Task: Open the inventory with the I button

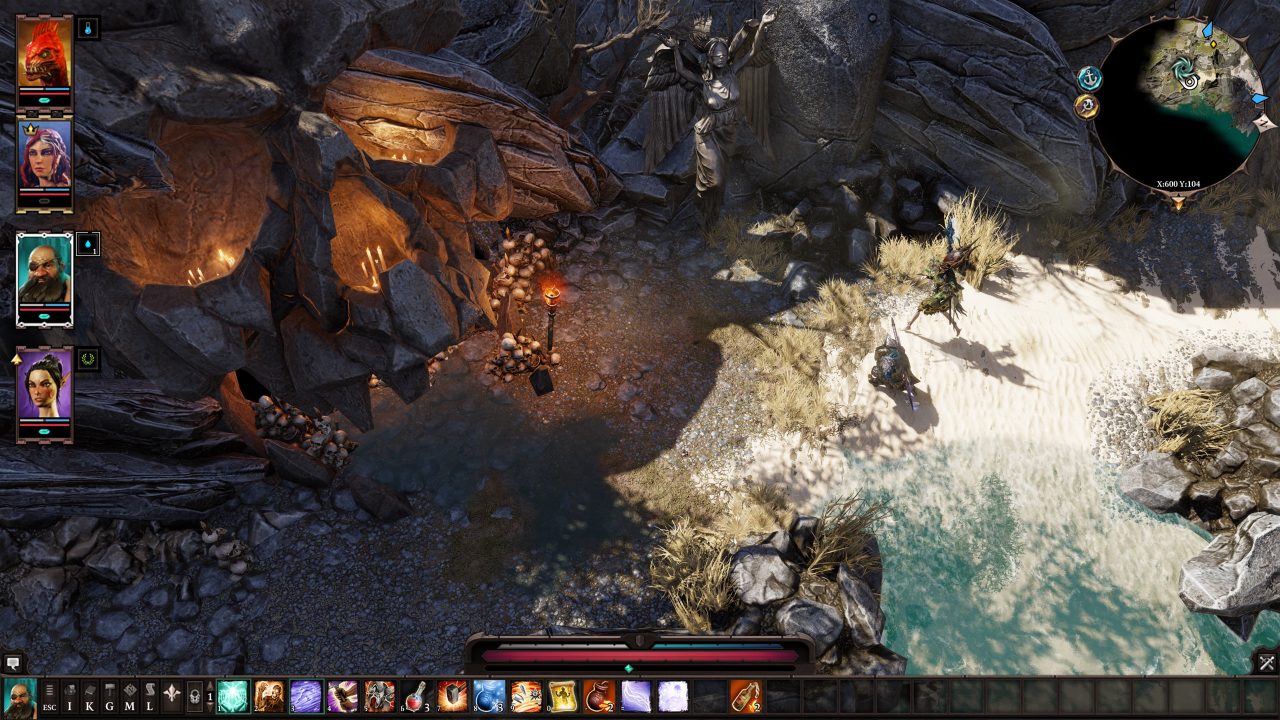Action: click(70, 696)
